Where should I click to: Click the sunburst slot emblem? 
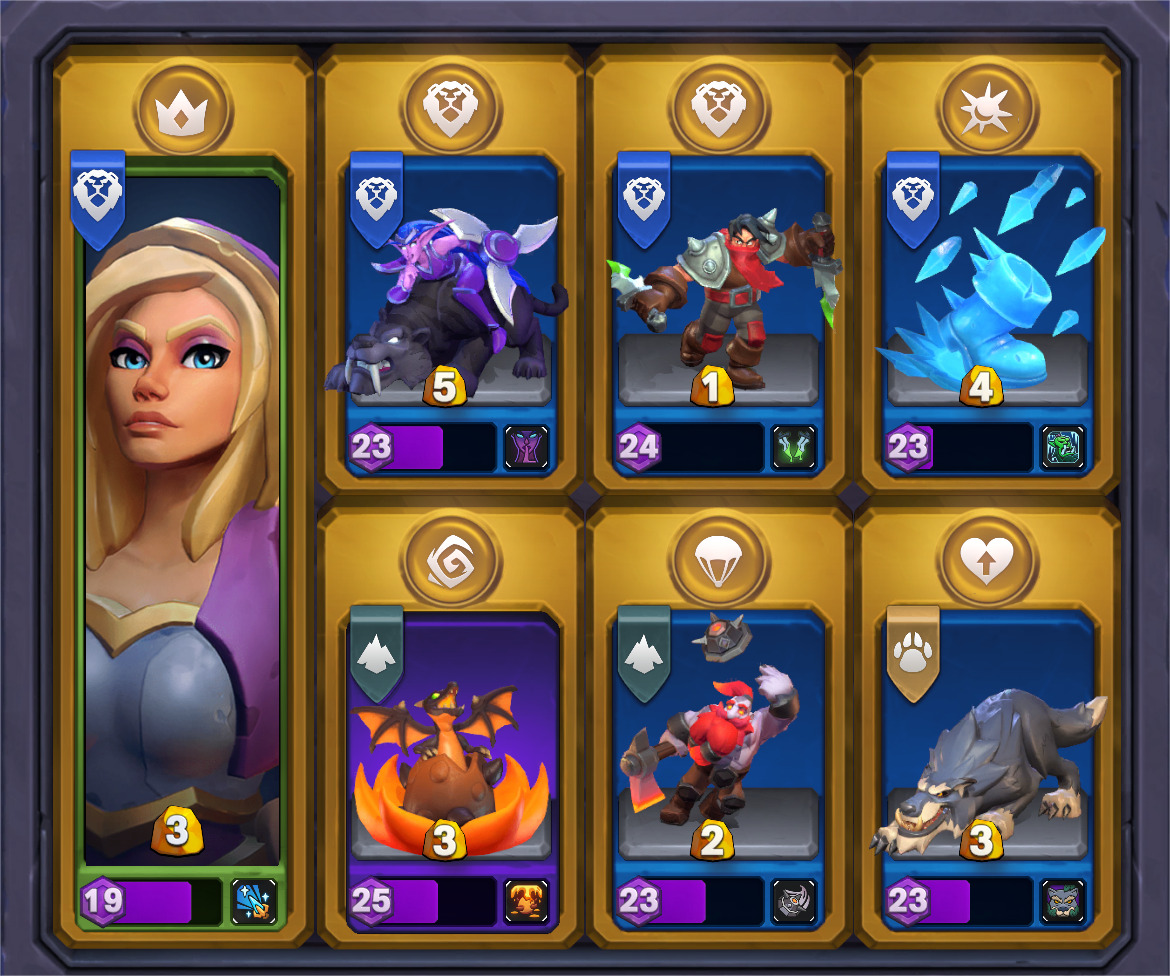tap(988, 106)
